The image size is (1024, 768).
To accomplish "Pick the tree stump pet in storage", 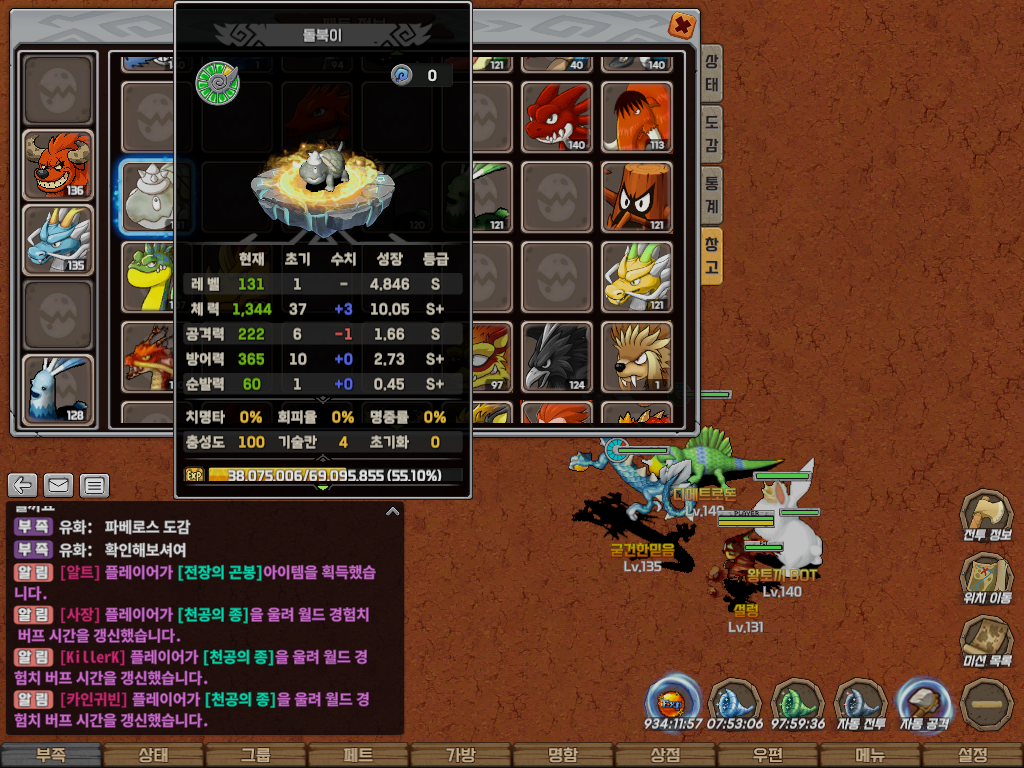I will pos(636,197).
